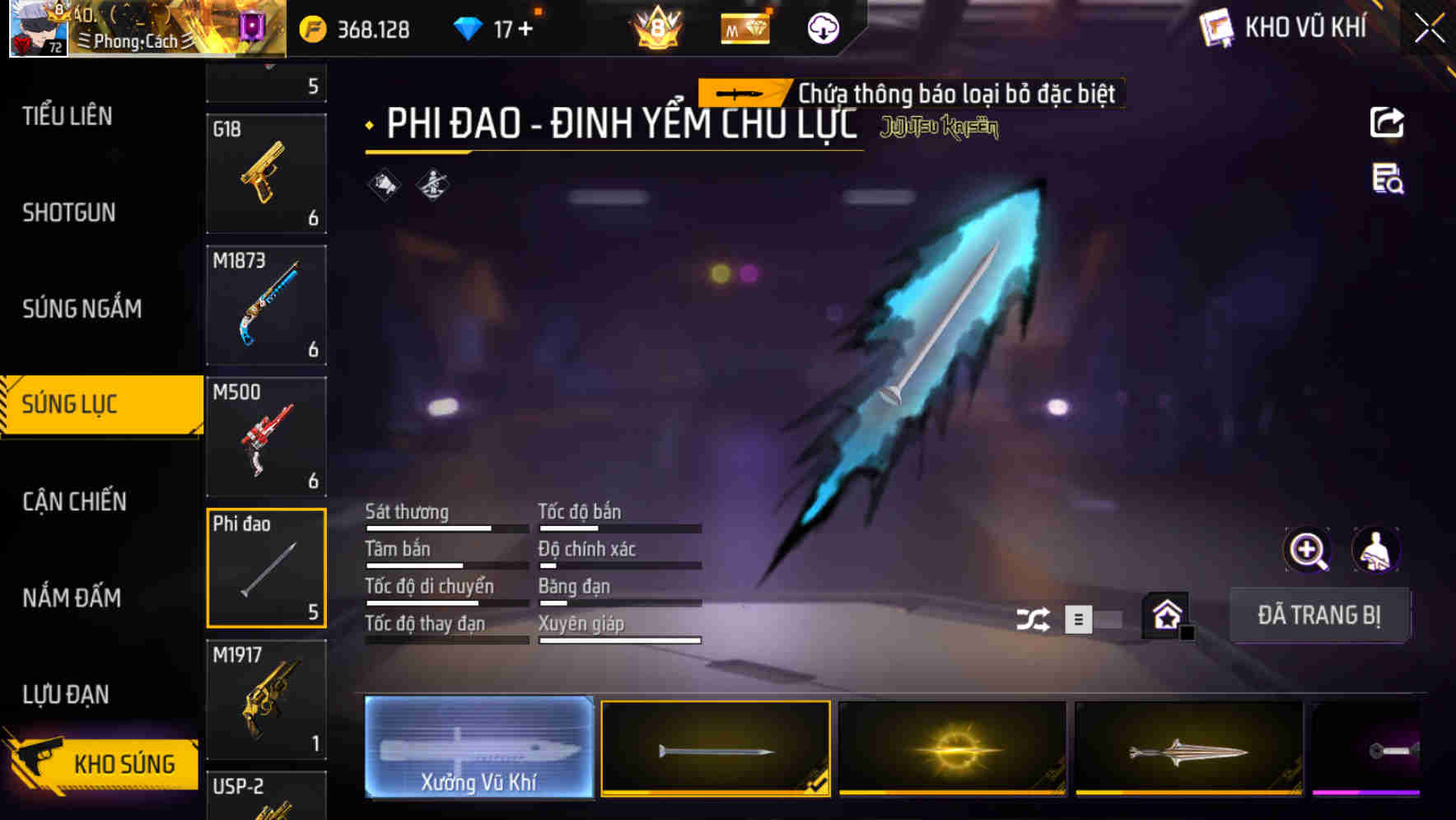Click the share/export icon on the right
1456x820 pixels.
[1387, 122]
